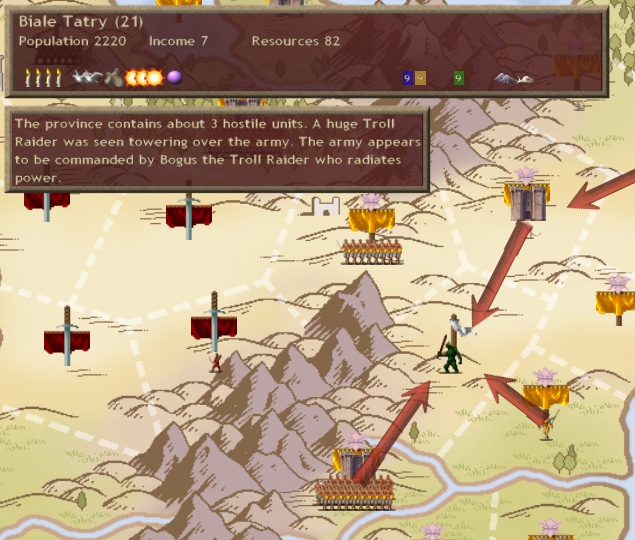Select the purple orb icon in province panel

pos(174,77)
